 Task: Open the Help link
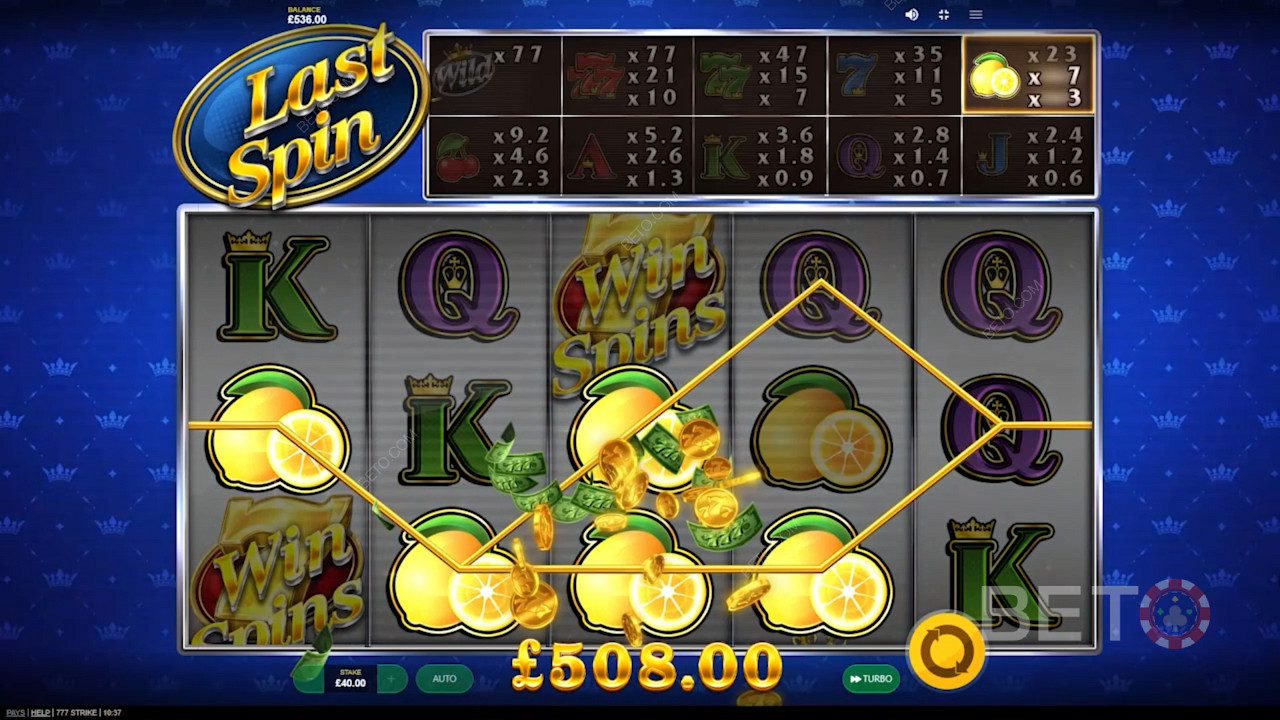tap(40, 712)
